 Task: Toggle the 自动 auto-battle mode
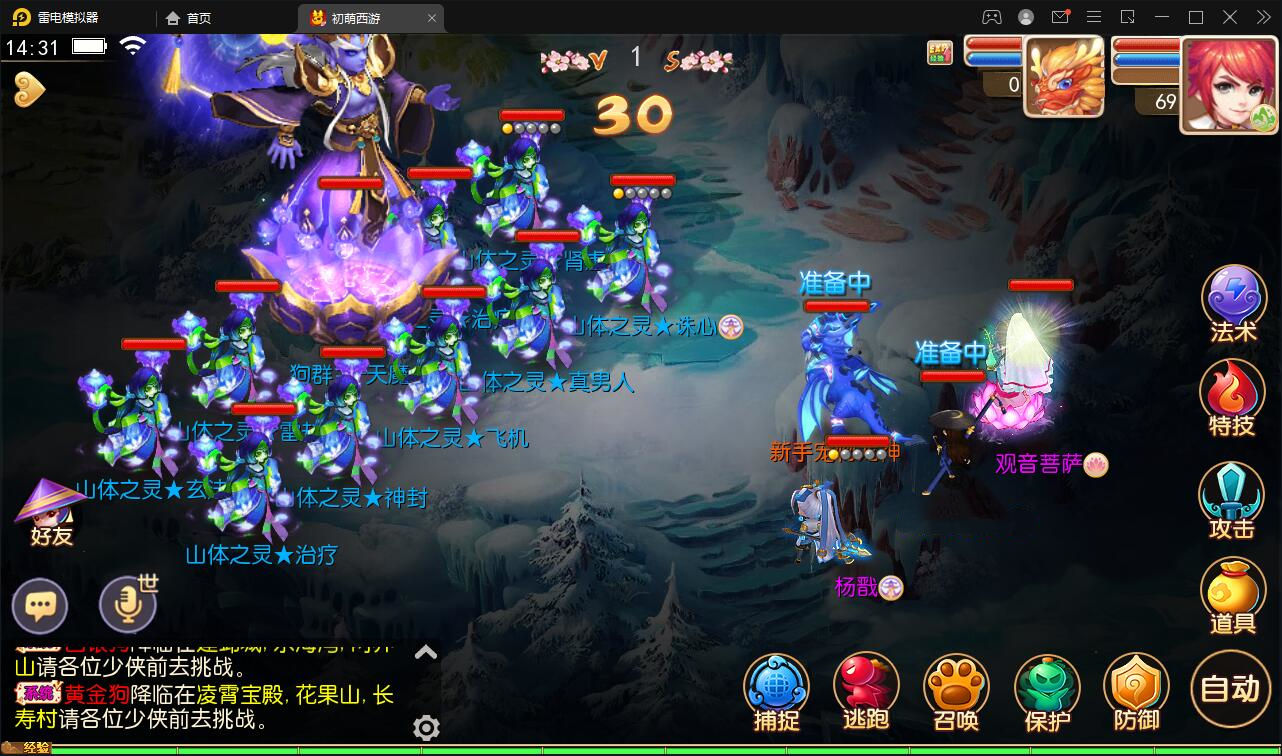tap(1227, 688)
